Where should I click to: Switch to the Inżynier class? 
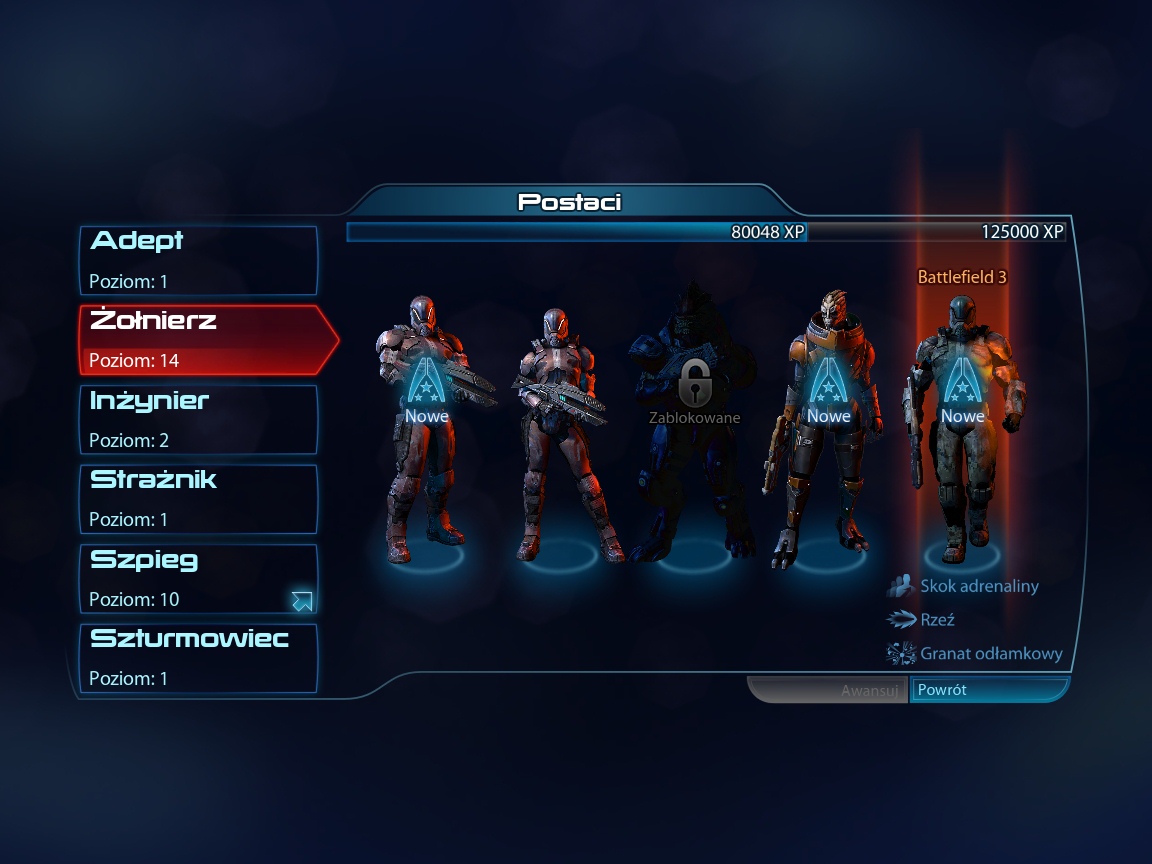198,419
